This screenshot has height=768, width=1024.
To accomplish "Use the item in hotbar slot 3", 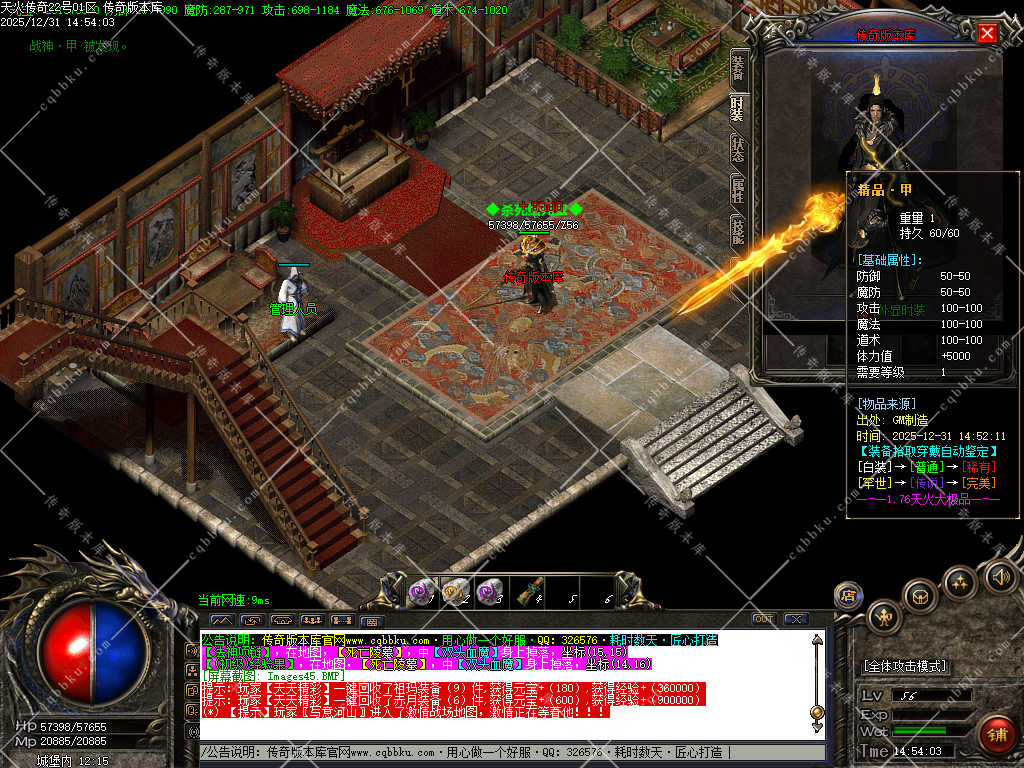I will click(488, 593).
